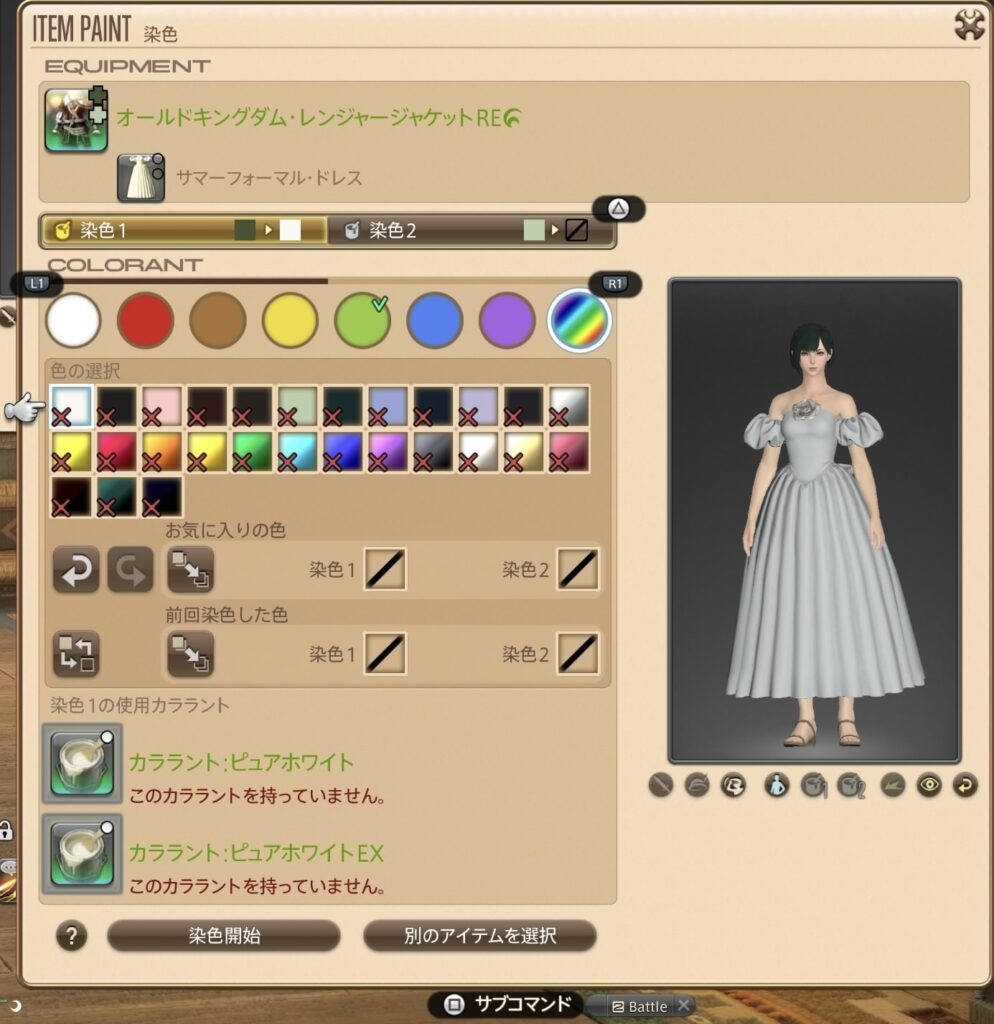The width and height of the screenshot is (994, 1024).
Task: Open the question mark help button
Action: pos(71,936)
